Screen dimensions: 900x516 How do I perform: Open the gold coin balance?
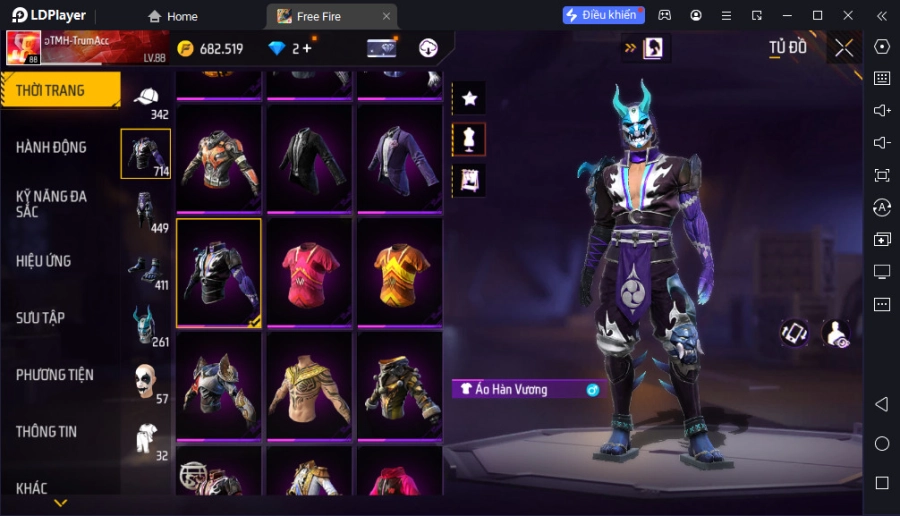tap(210, 48)
